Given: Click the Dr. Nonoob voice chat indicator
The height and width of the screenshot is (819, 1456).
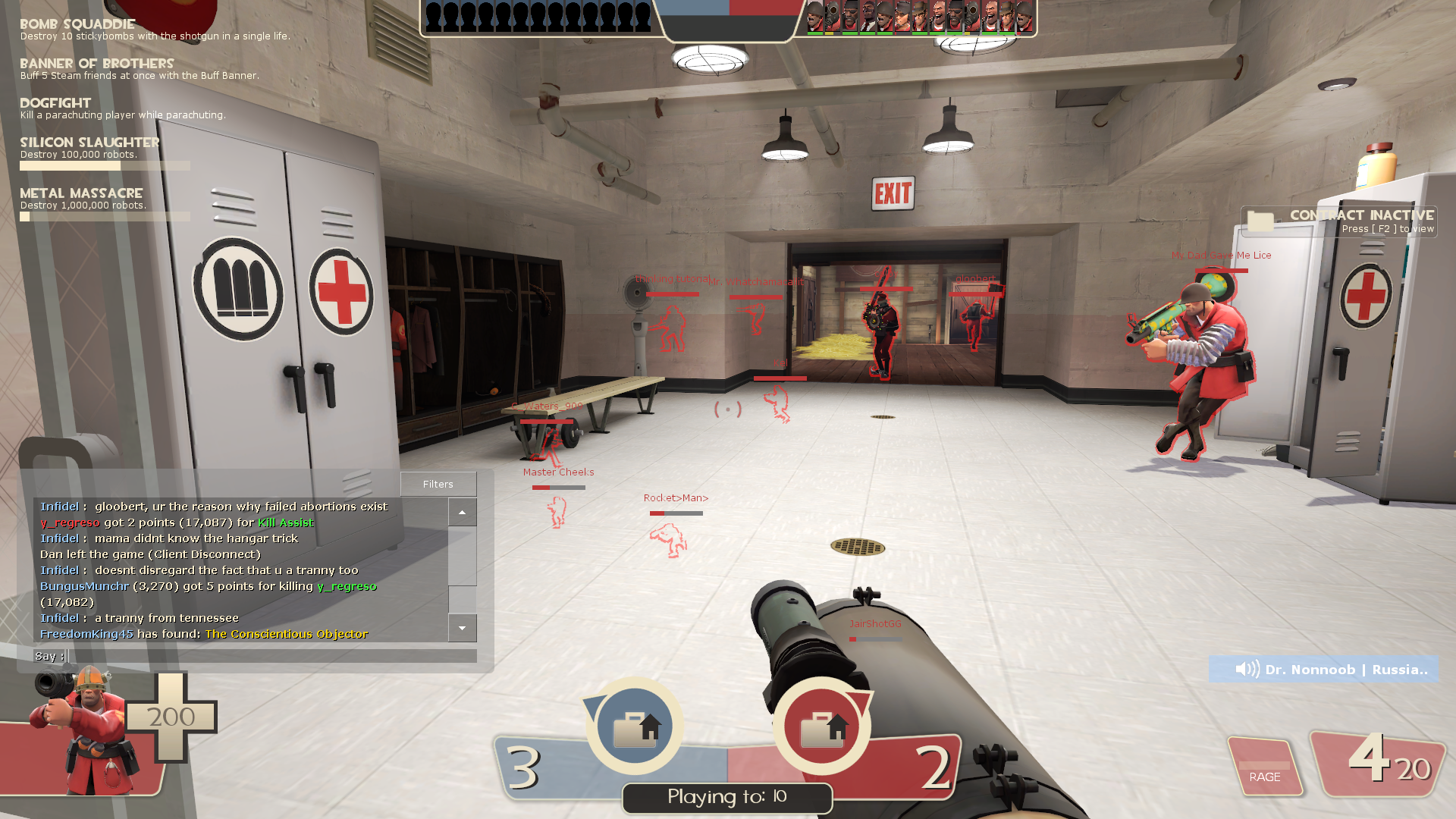Looking at the screenshot, I should coord(1323,669).
